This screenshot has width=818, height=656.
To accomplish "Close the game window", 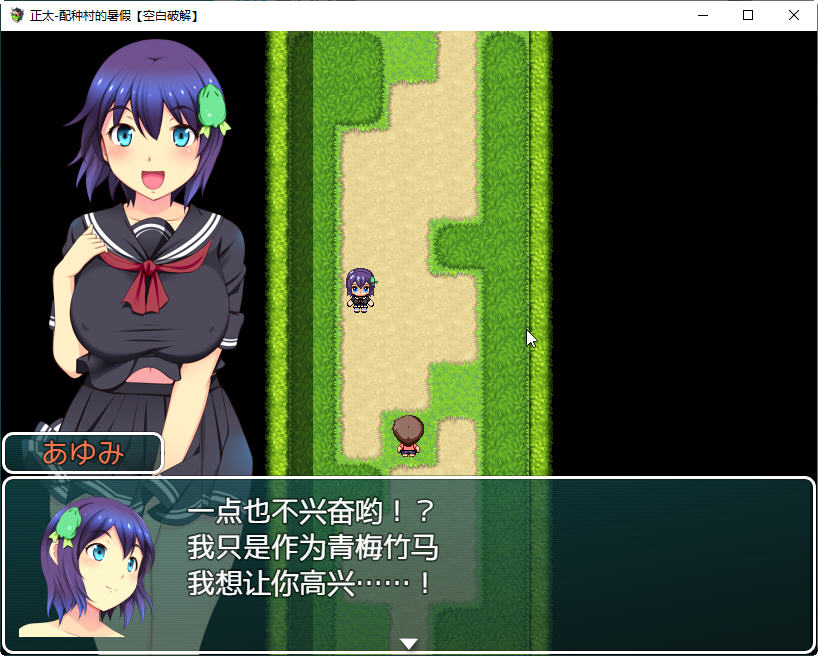I will [x=794, y=15].
